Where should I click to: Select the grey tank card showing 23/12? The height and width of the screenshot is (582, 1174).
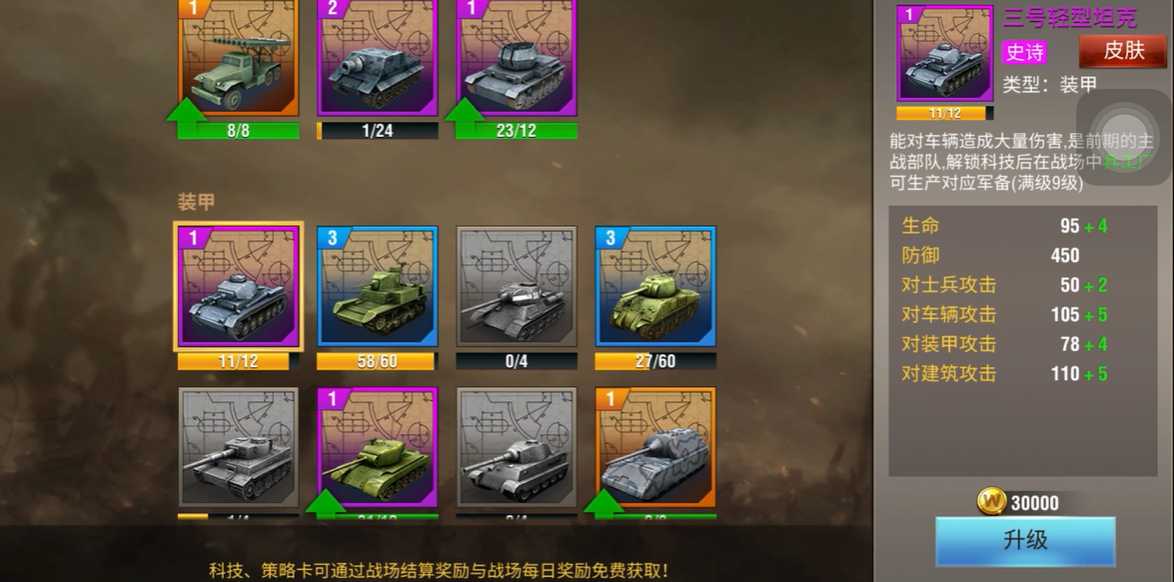pyautogui.click(x=517, y=60)
